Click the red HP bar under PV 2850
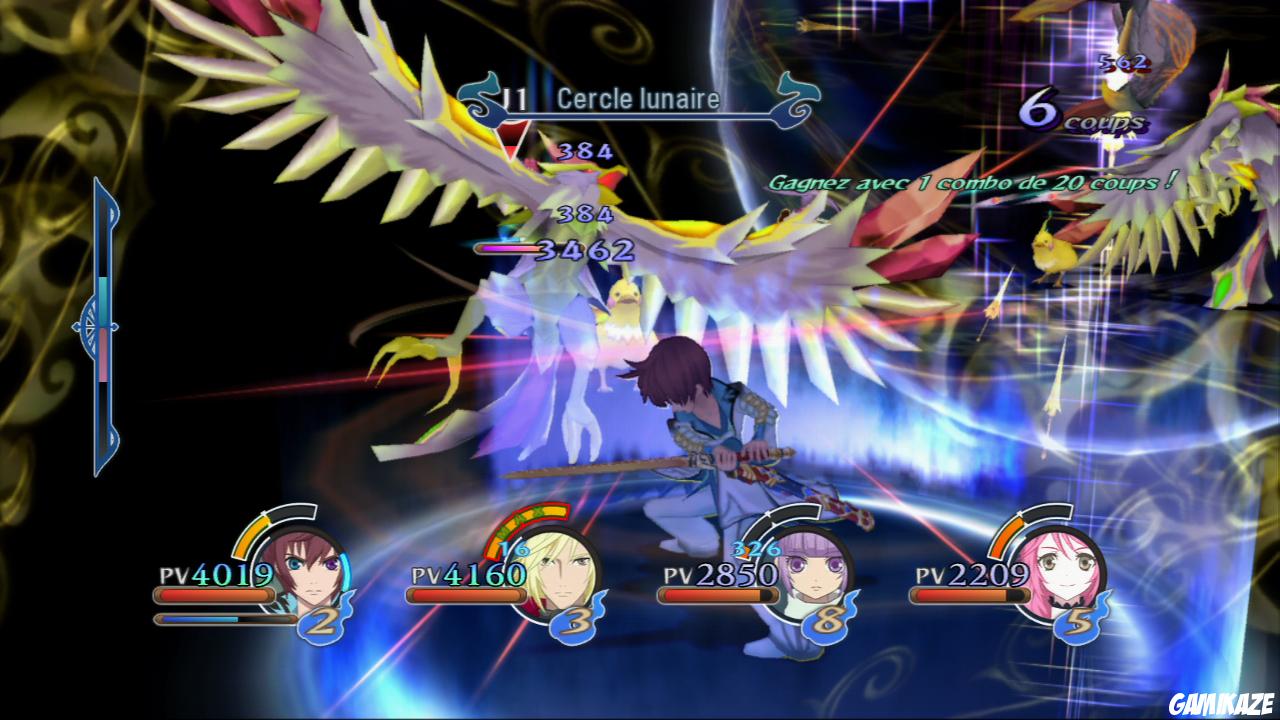1280x720 pixels. 716,594
